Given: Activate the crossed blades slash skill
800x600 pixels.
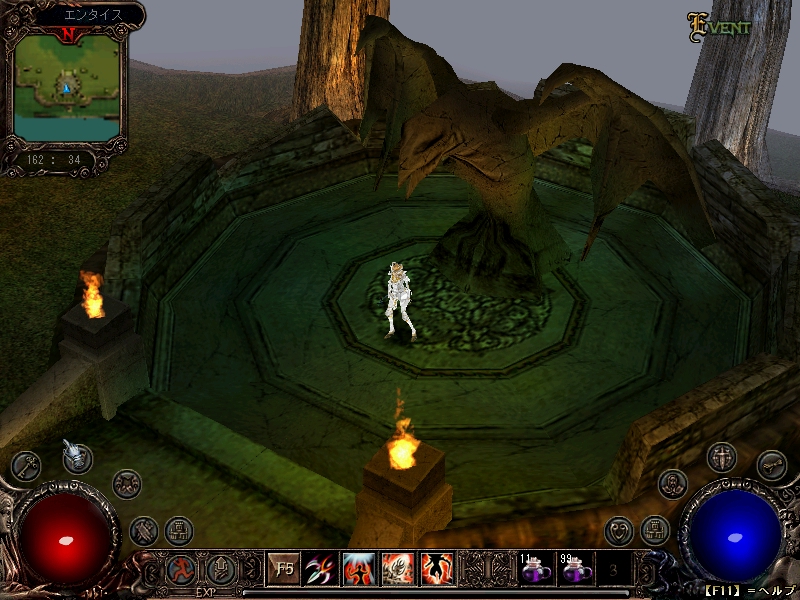Looking at the screenshot, I should [x=320, y=569].
